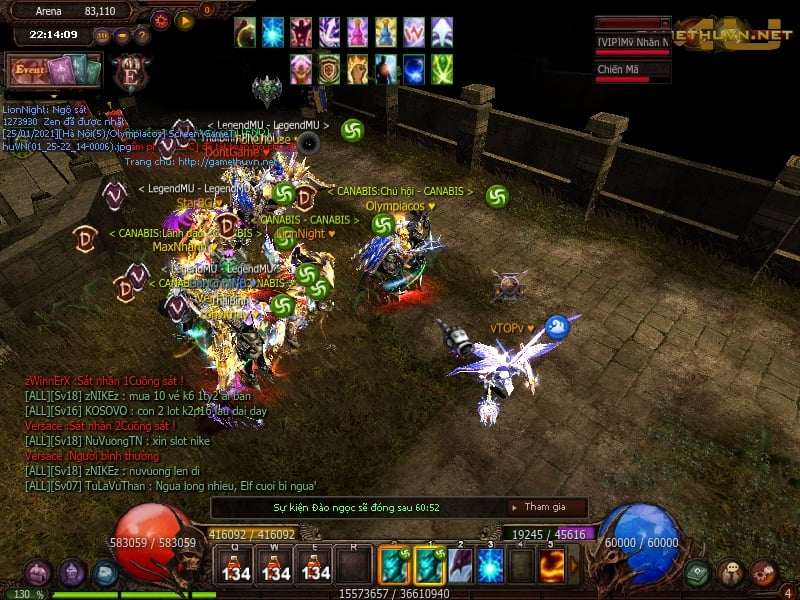Select the VIP party member frame
This screenshot has width=800, height=600.
point(633,44)
